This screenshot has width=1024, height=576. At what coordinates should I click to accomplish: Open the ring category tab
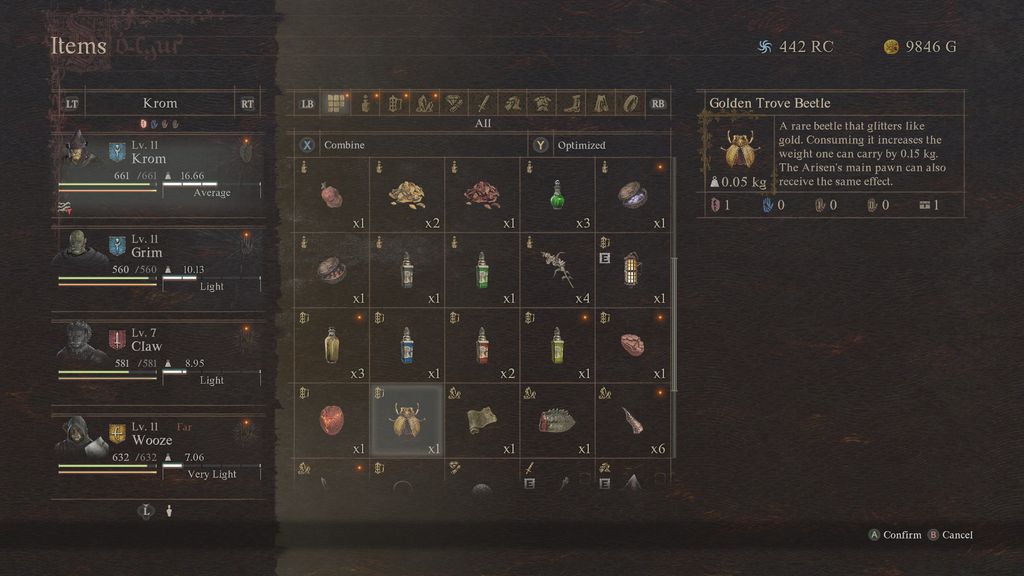(x=630, y=103)
